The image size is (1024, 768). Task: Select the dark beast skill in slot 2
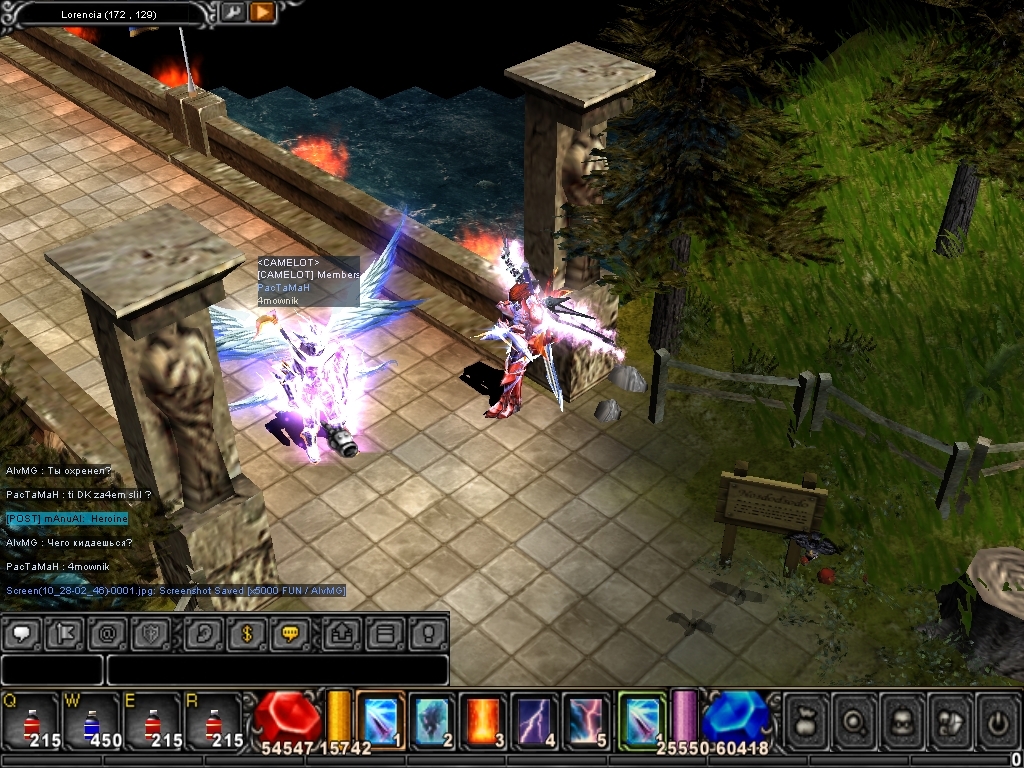pos(433,720)
